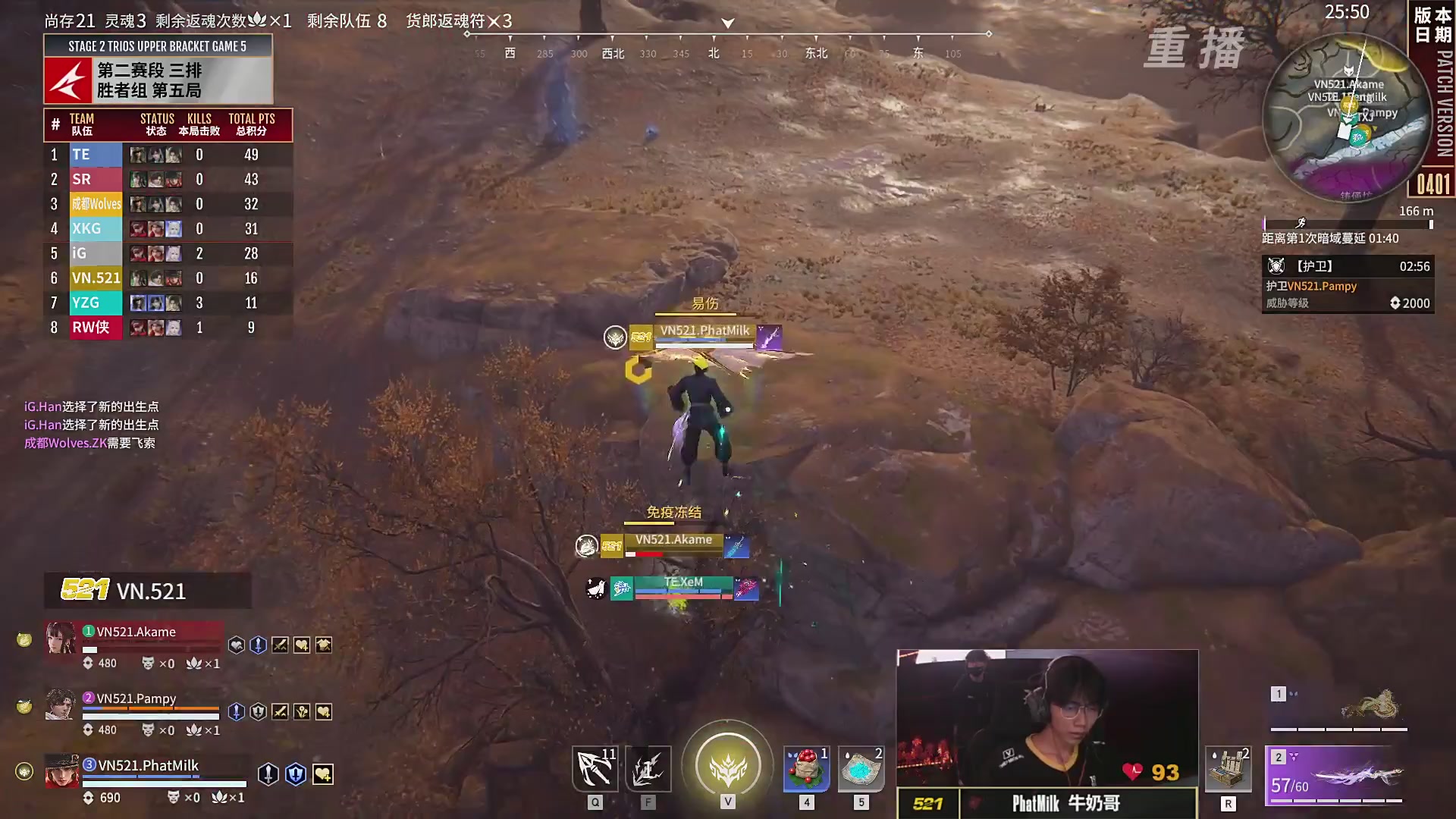Select the TE team row in the standings

[x=167, y=154]
